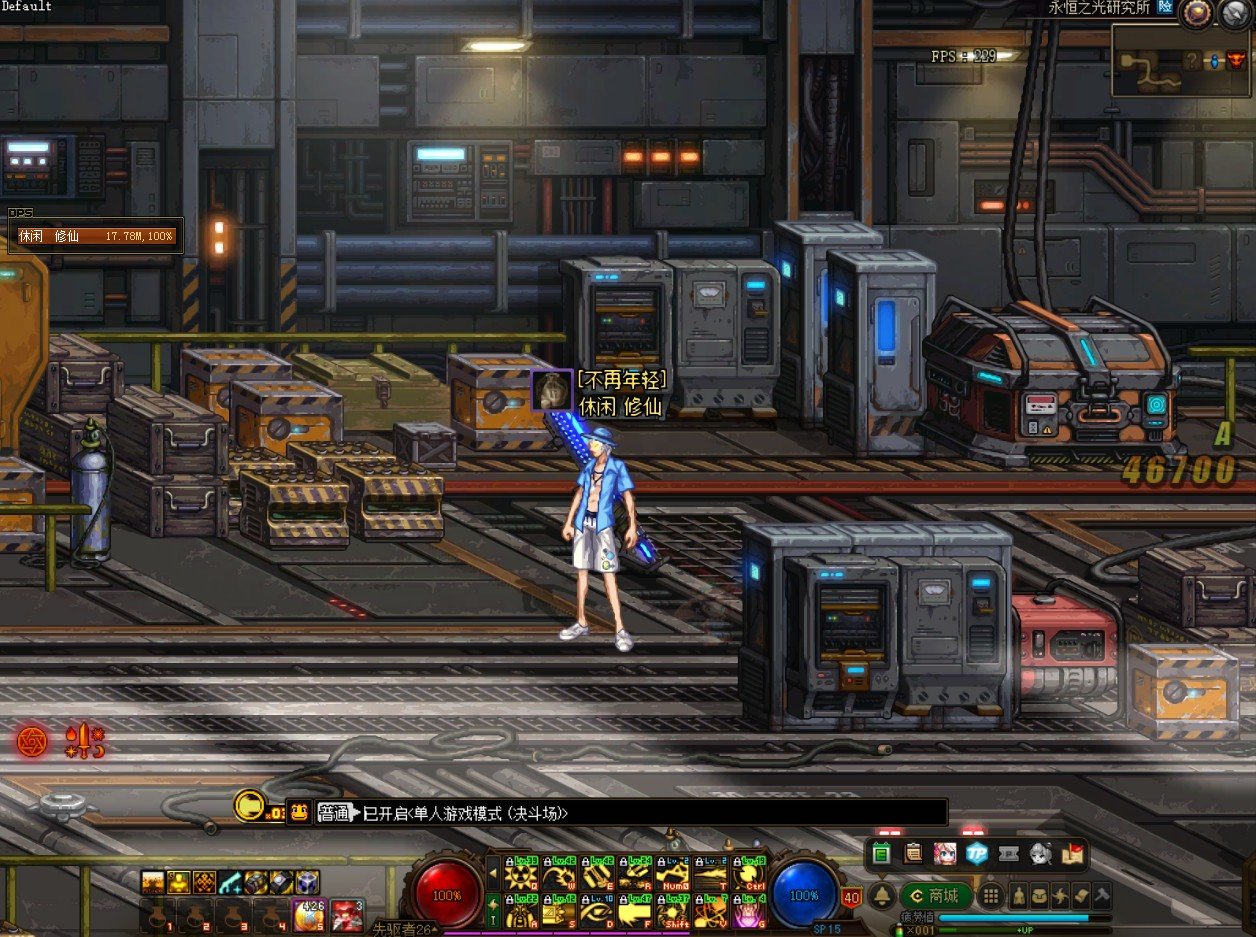Open the character silhouette menu icon

(1020, 895)
